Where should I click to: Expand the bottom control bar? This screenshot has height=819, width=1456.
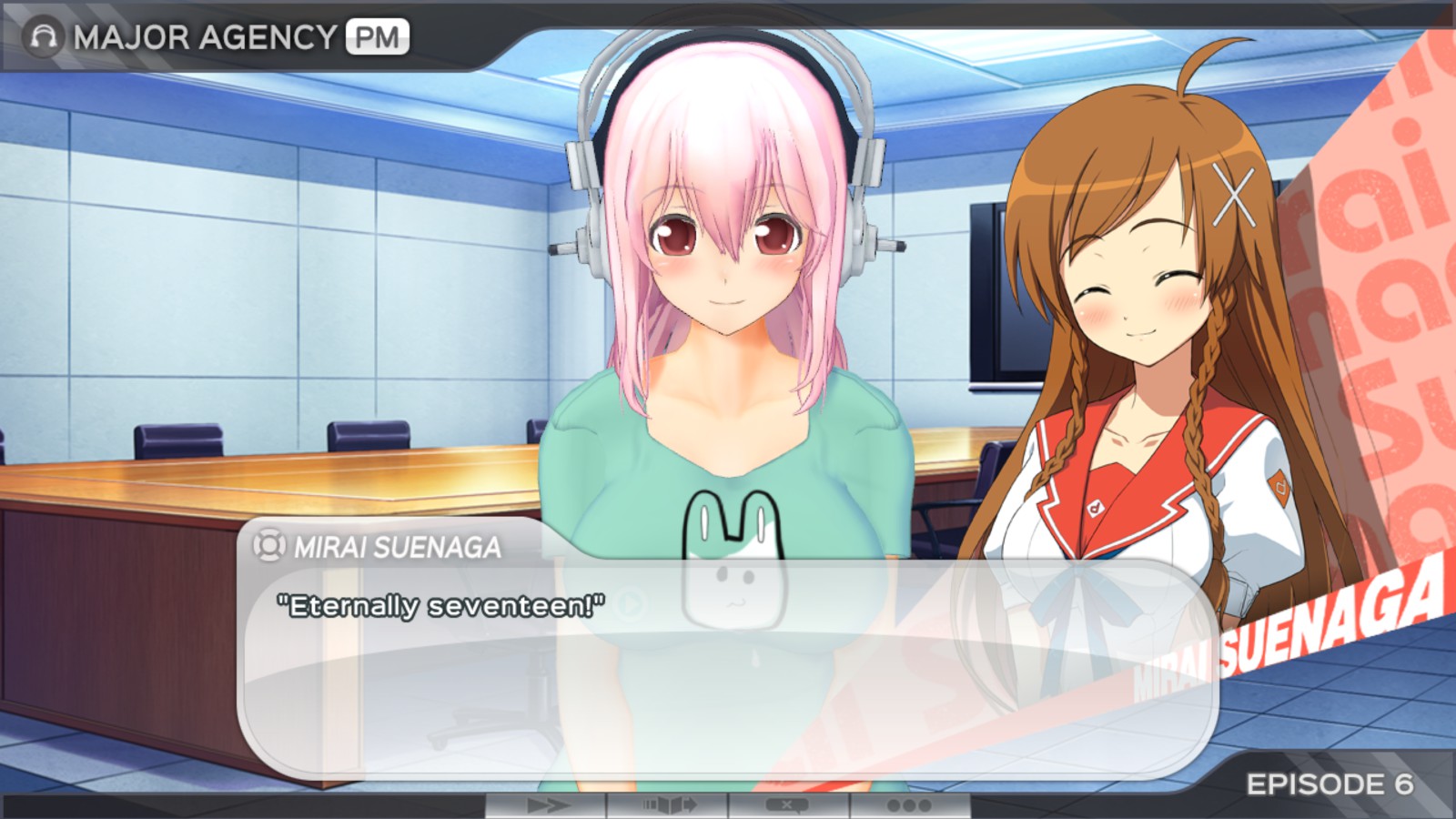click(x=728, y=805)
